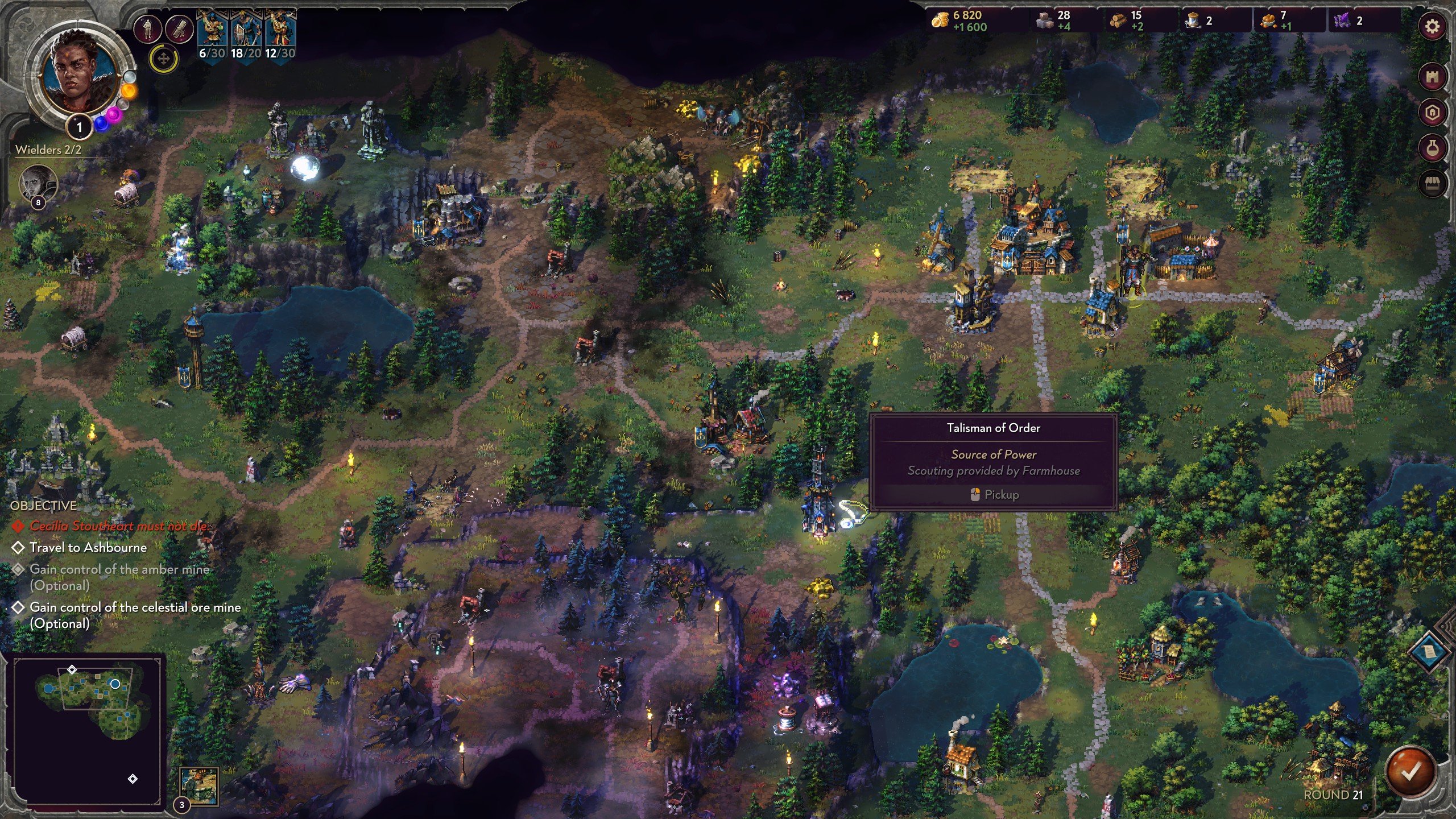The height and width of the screenshot is (819, 1456).
Task: Click the movement arrows icon
Action: 164,59
